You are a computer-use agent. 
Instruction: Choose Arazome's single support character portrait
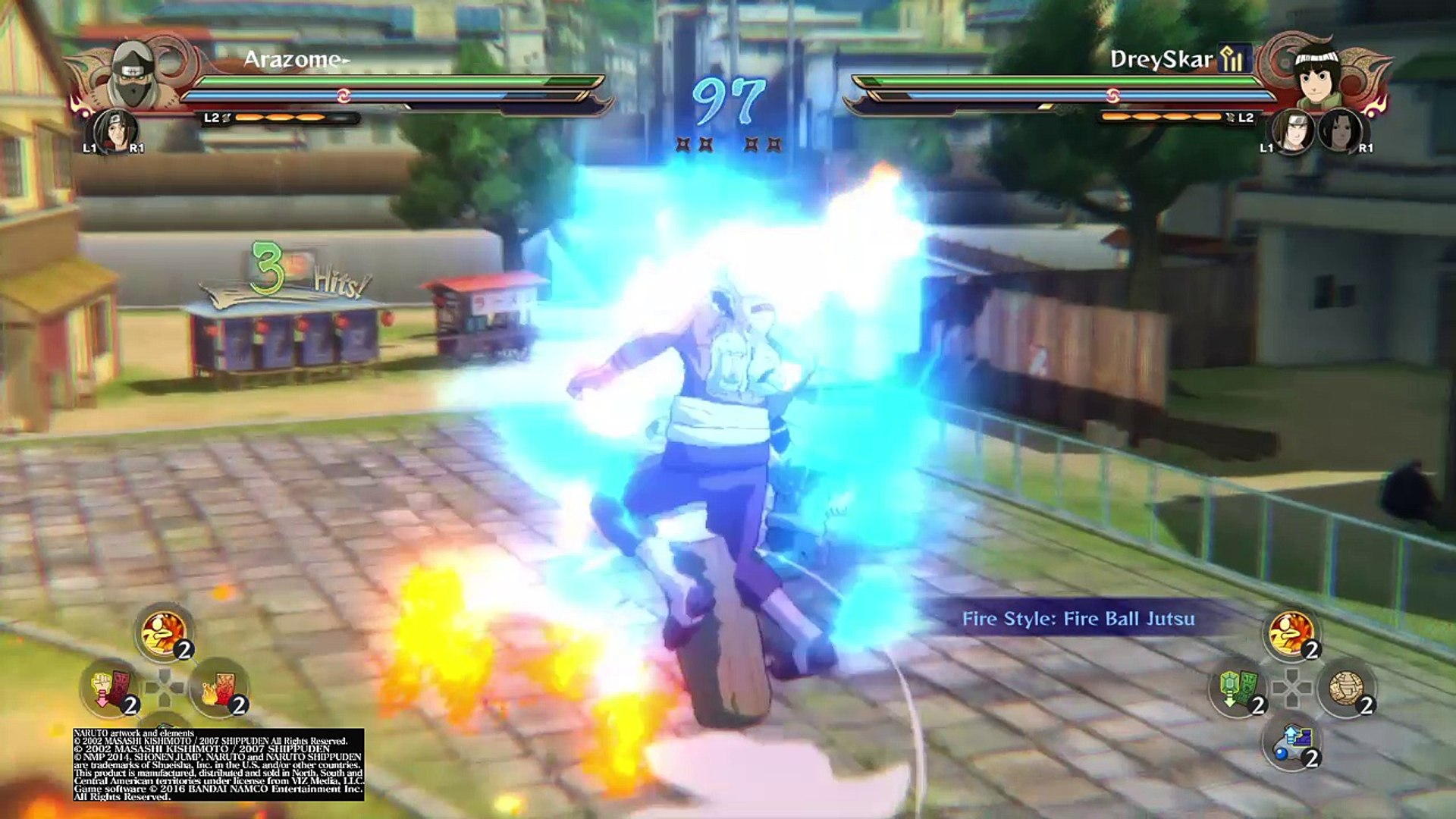[114, 130]
